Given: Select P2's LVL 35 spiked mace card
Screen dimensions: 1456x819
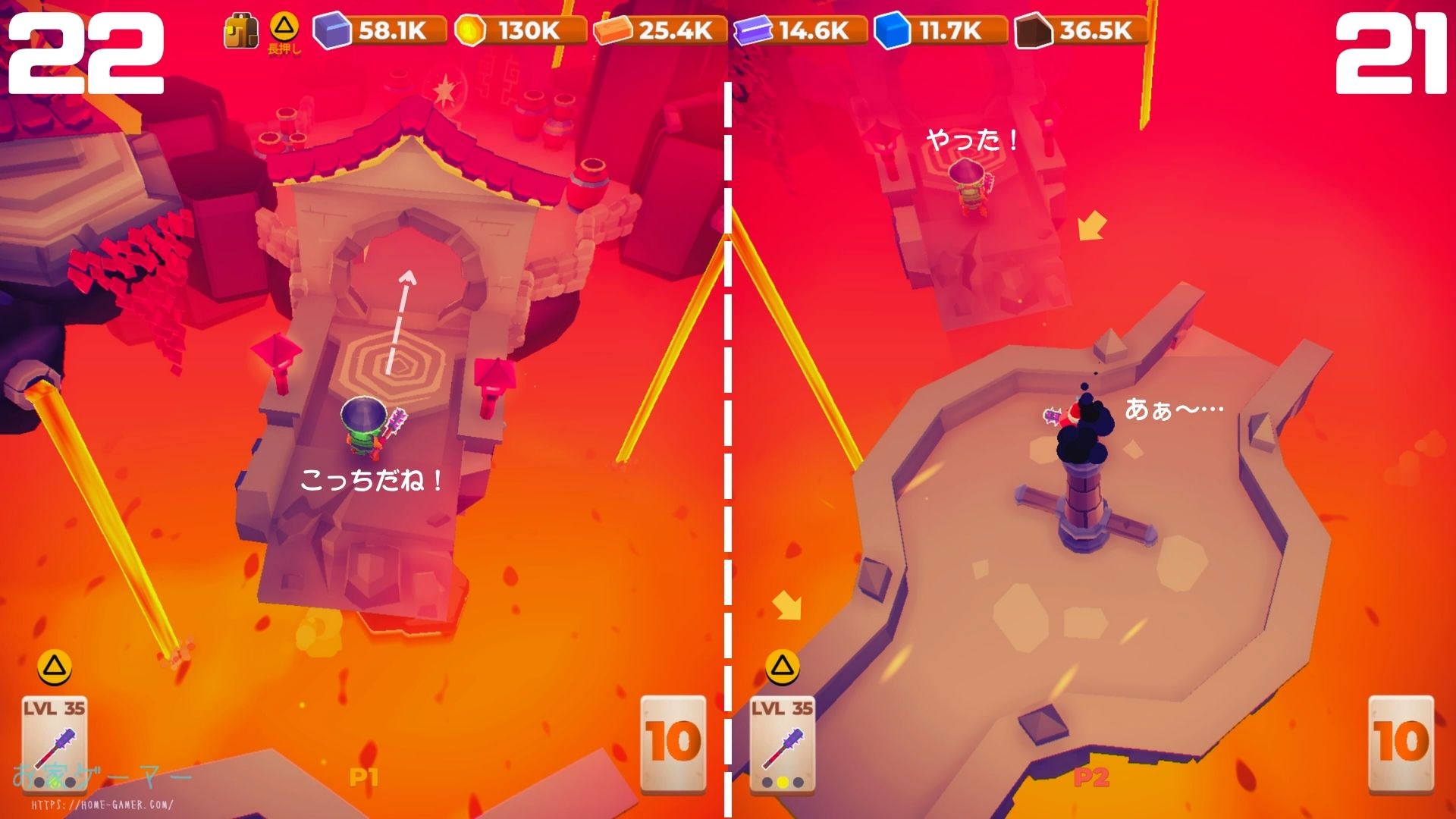Looking at the screenshot, I should click(x=782, y=742).
